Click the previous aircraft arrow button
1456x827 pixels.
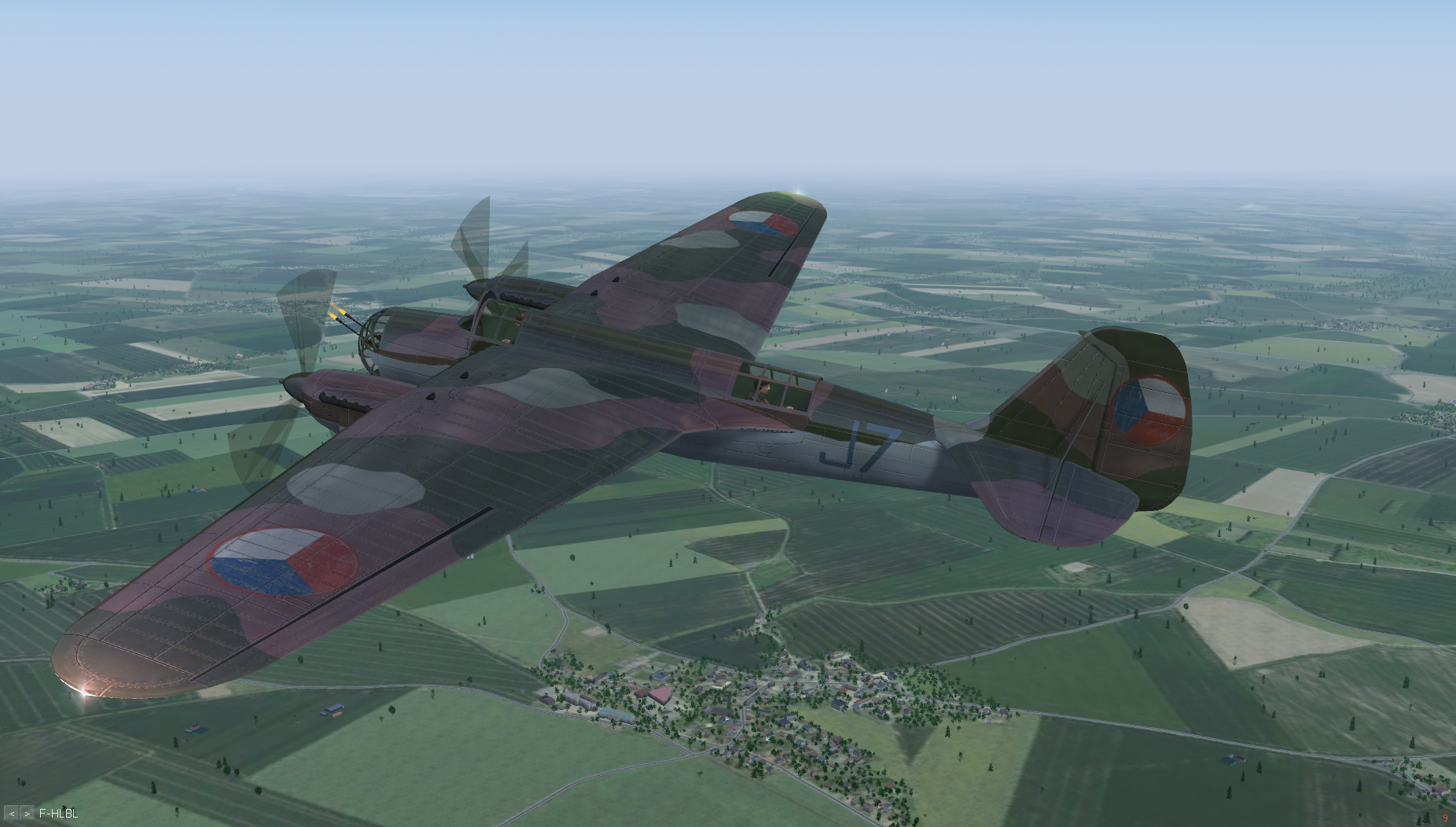12,814
